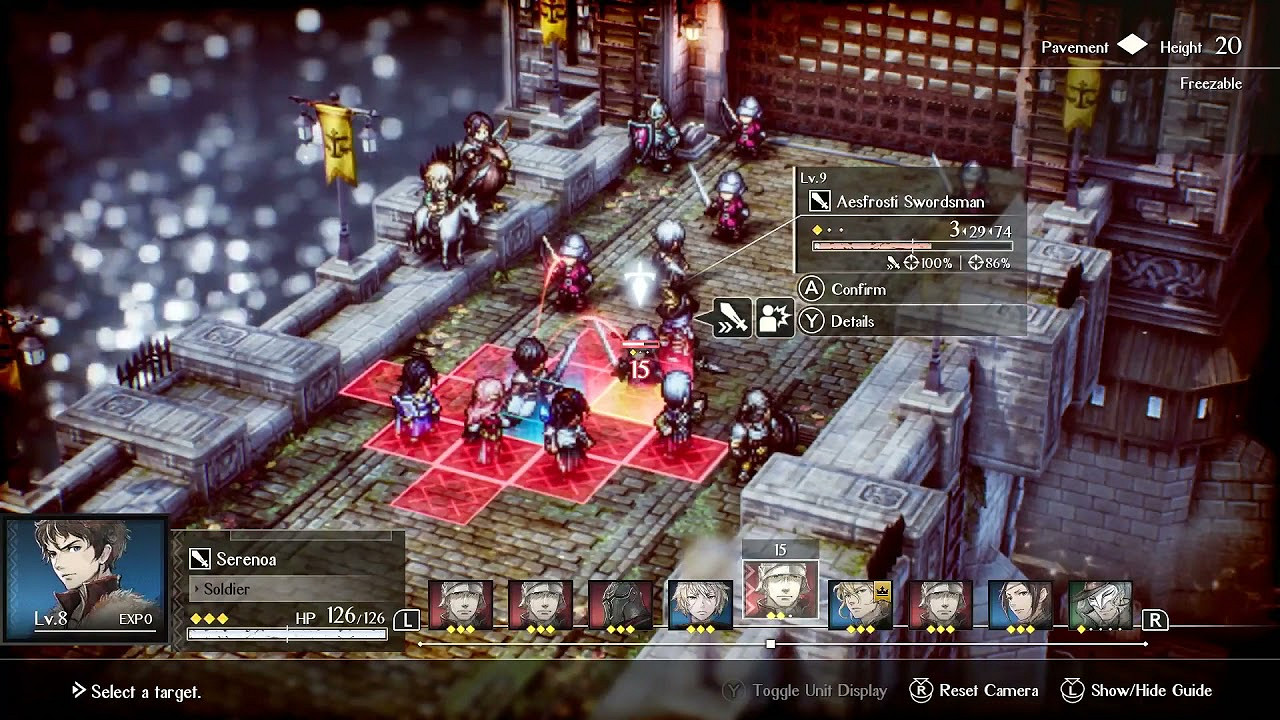Screen dimensions: 1280x720
Task: Click Serenoa's character portrait
Action: 85,578
